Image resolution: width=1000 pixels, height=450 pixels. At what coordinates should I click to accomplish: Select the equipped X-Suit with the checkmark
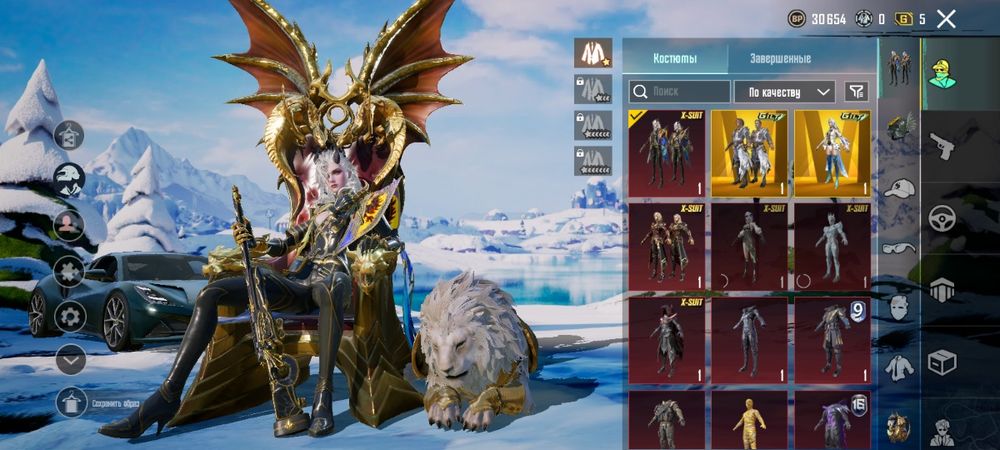coord(666,152)
